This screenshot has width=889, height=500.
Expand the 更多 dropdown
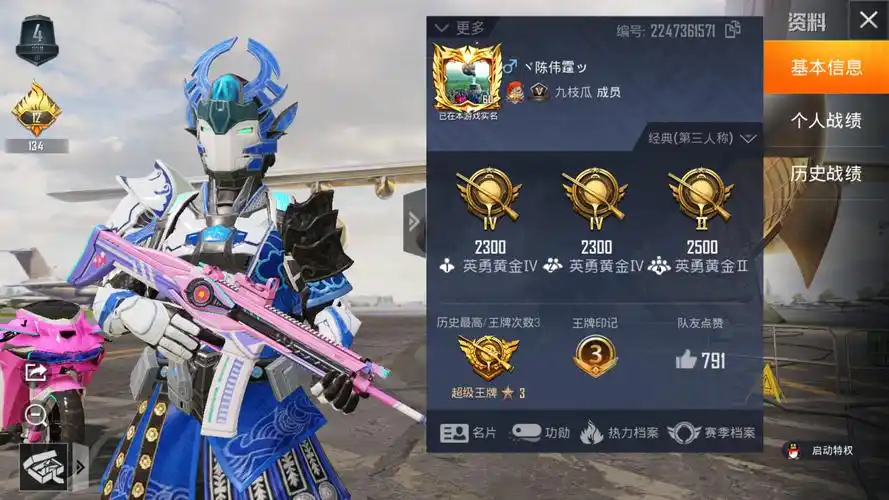(x=462, y=28)
